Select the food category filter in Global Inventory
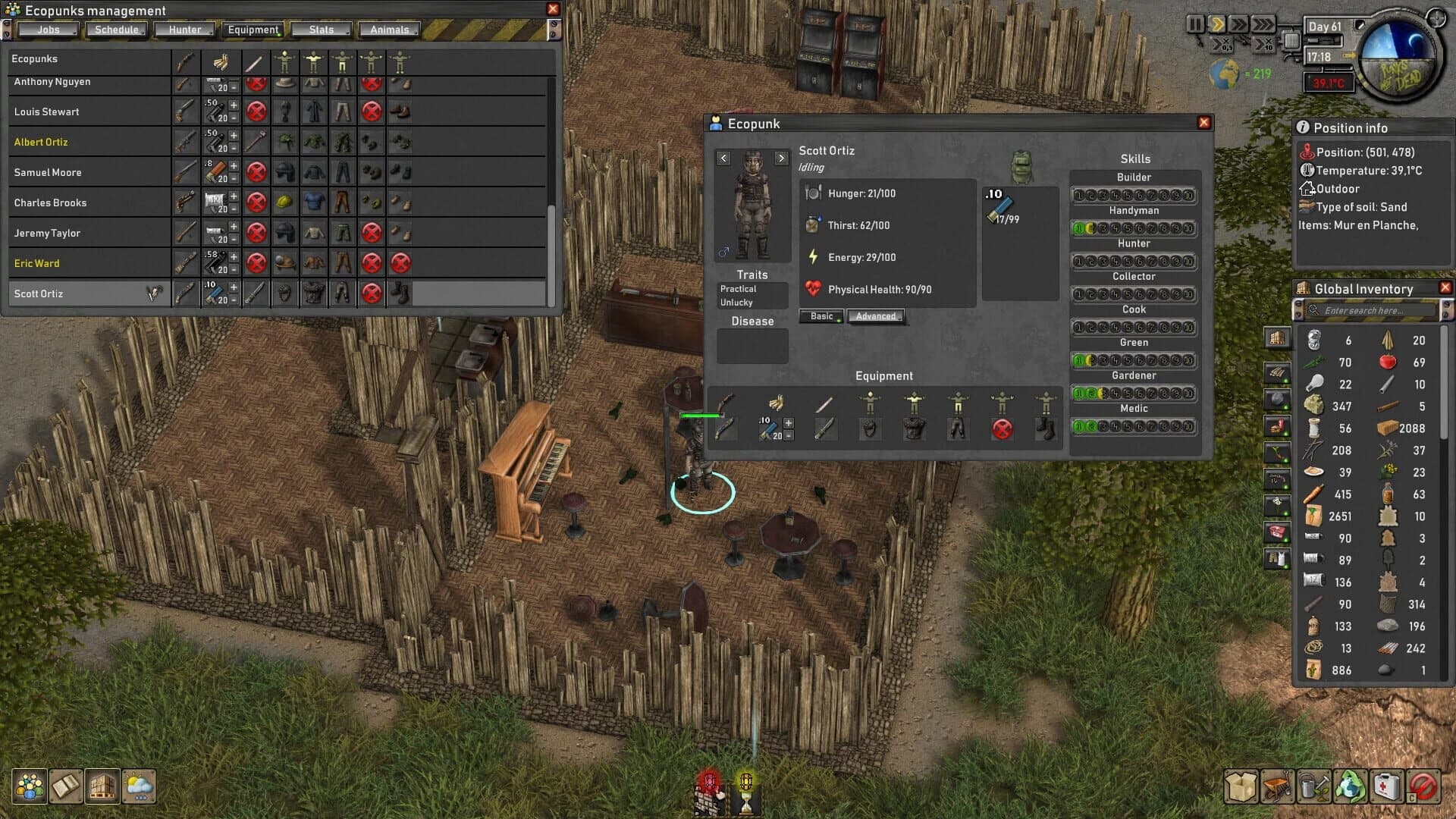Image resolution: width=1456 pixels, height=819 pixels. pos(1277,426)
